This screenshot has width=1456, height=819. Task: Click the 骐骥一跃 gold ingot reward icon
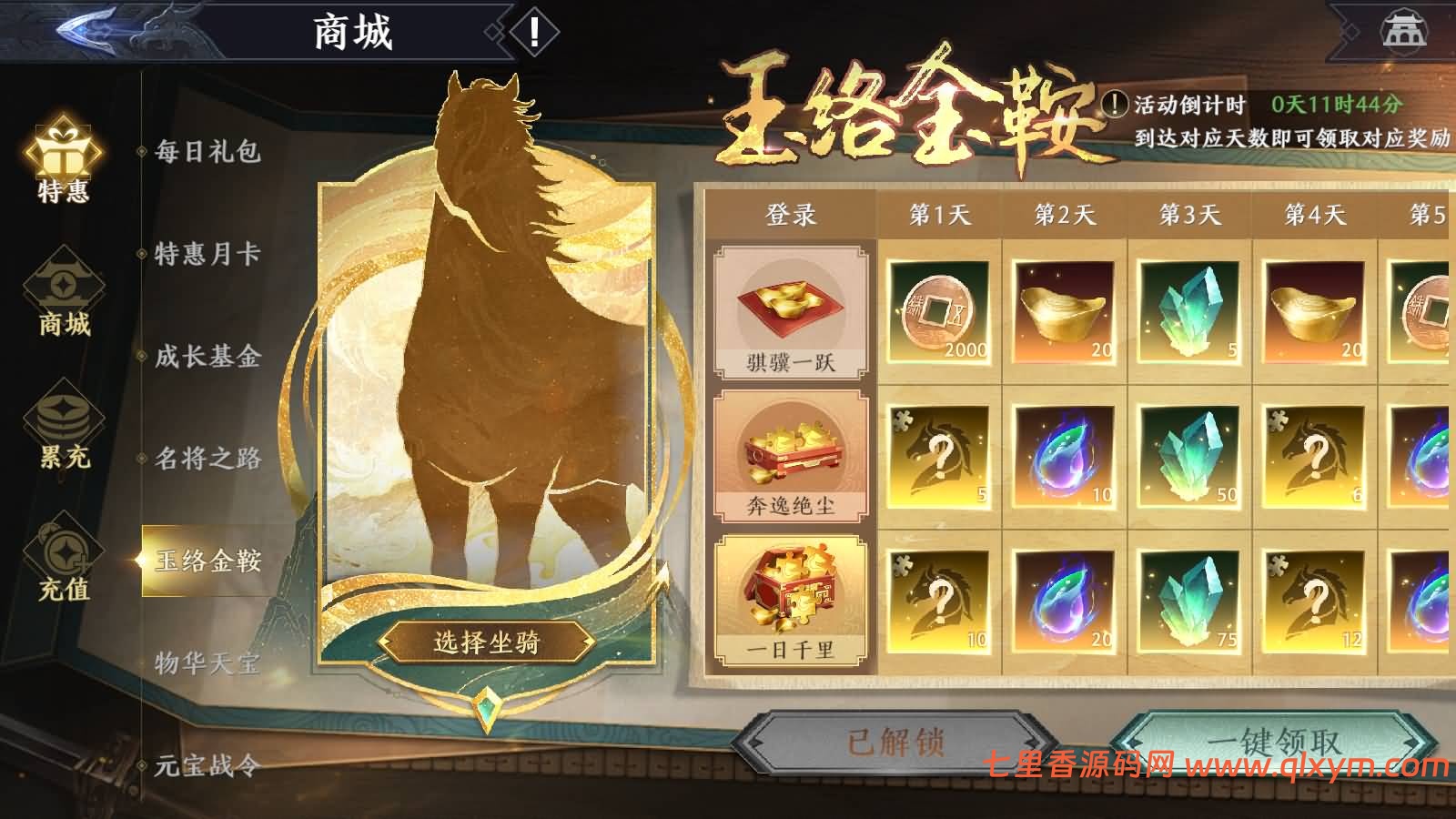(791, 305)
